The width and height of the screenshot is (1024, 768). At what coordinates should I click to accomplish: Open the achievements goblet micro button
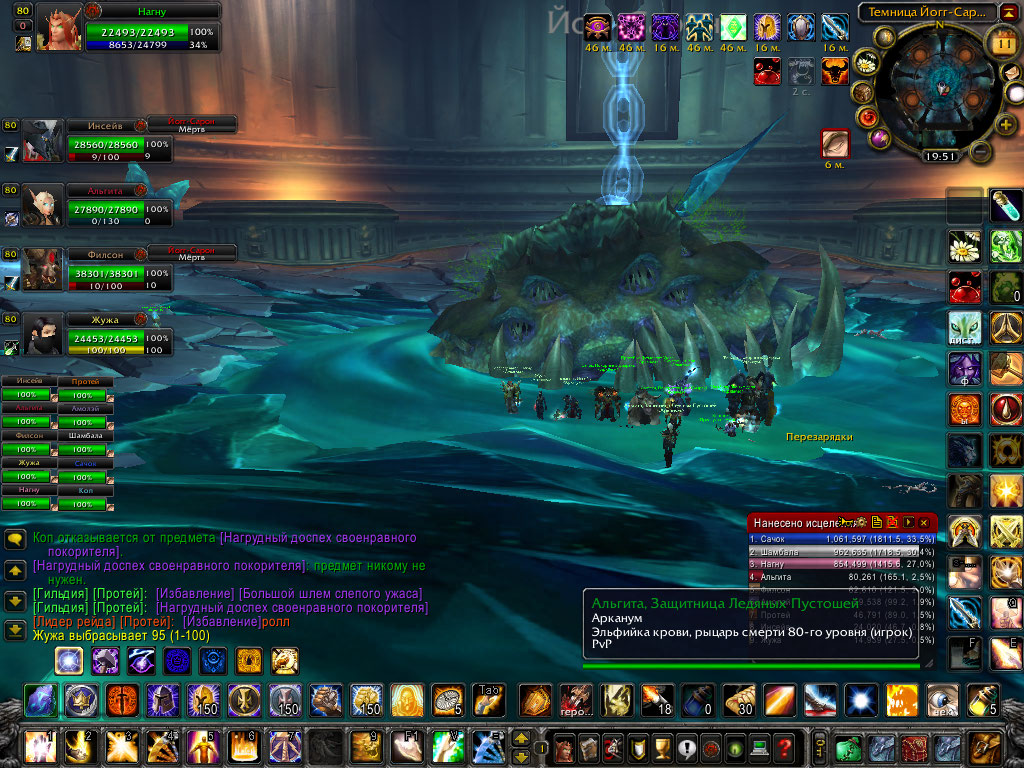[660, 746]
